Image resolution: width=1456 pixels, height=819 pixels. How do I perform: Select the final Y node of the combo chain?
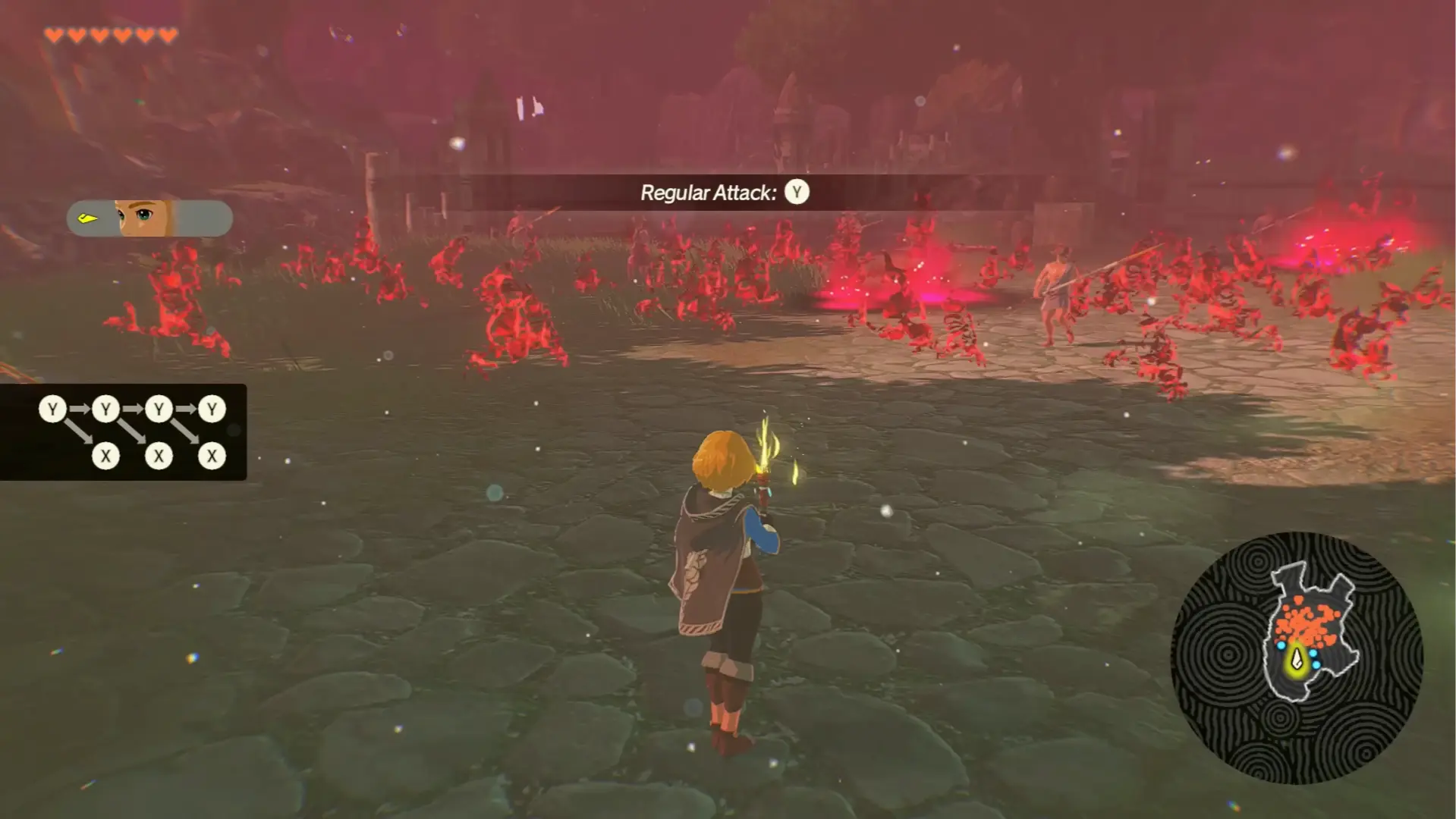click(211, 408)
